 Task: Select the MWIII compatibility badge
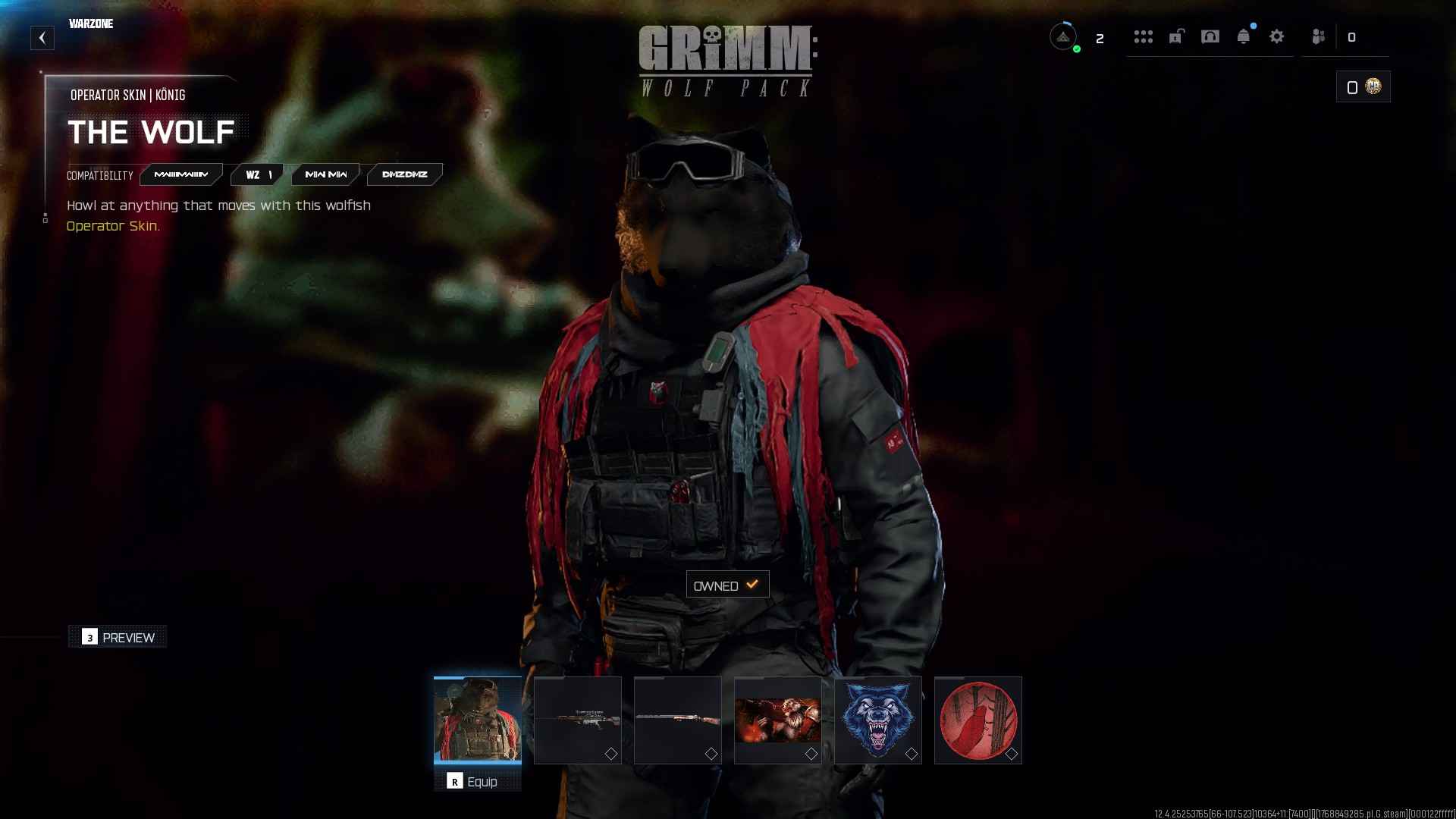pos(182,174)
